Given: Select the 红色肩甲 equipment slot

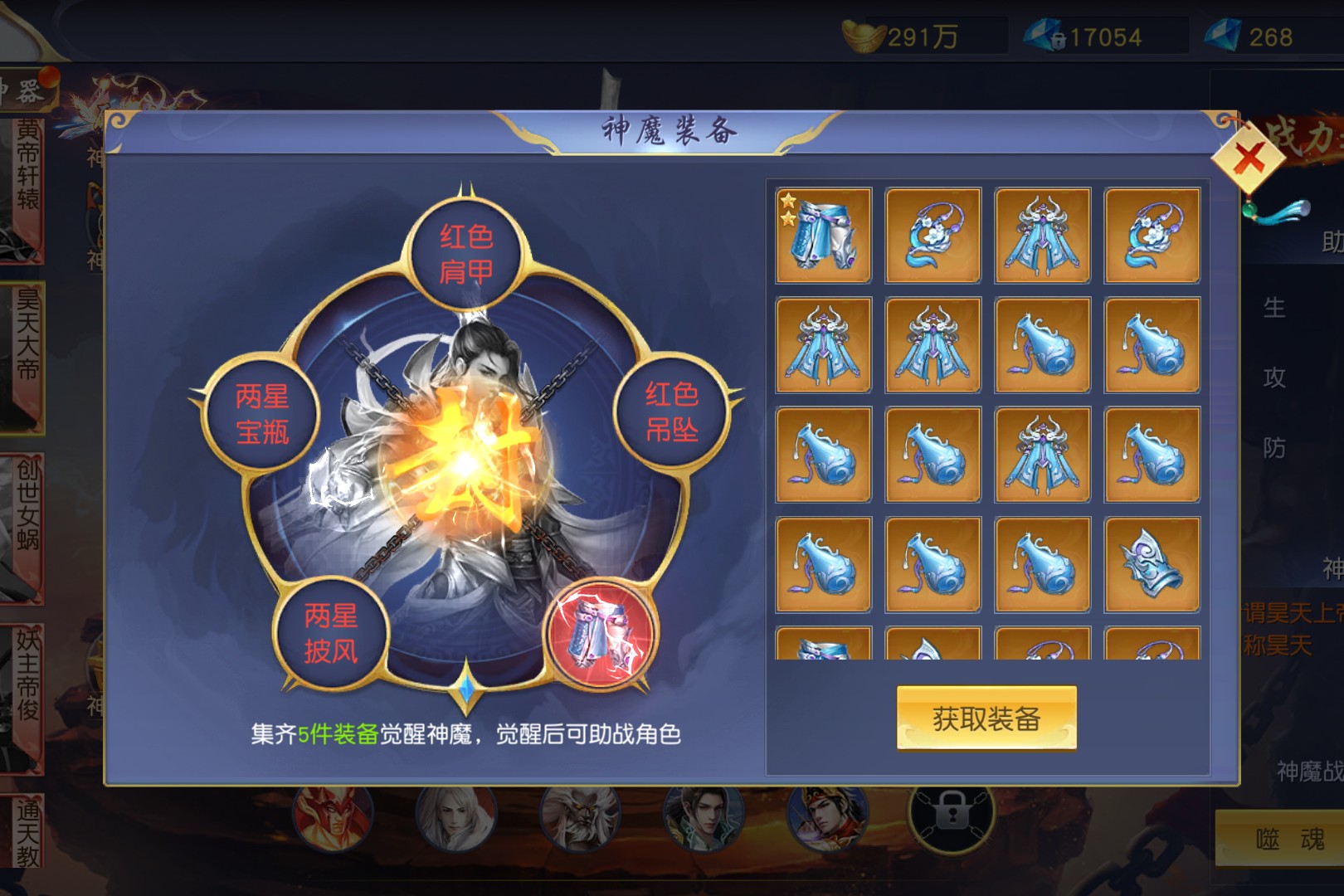Looking at the screenshot, I should pyautogui.click(x=465, y=254).
